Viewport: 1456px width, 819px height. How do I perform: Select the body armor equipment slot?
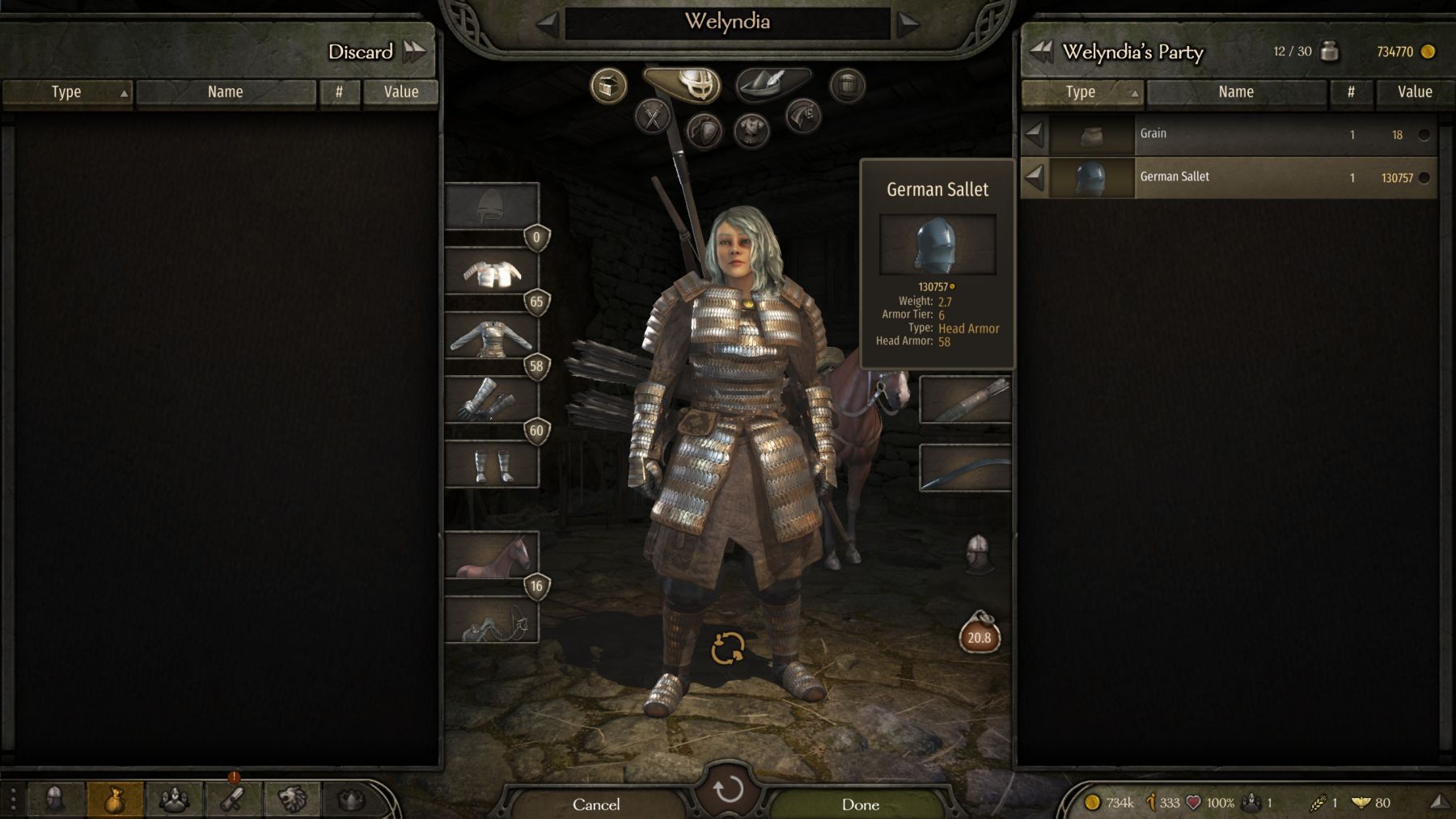(x=492, y=336)
